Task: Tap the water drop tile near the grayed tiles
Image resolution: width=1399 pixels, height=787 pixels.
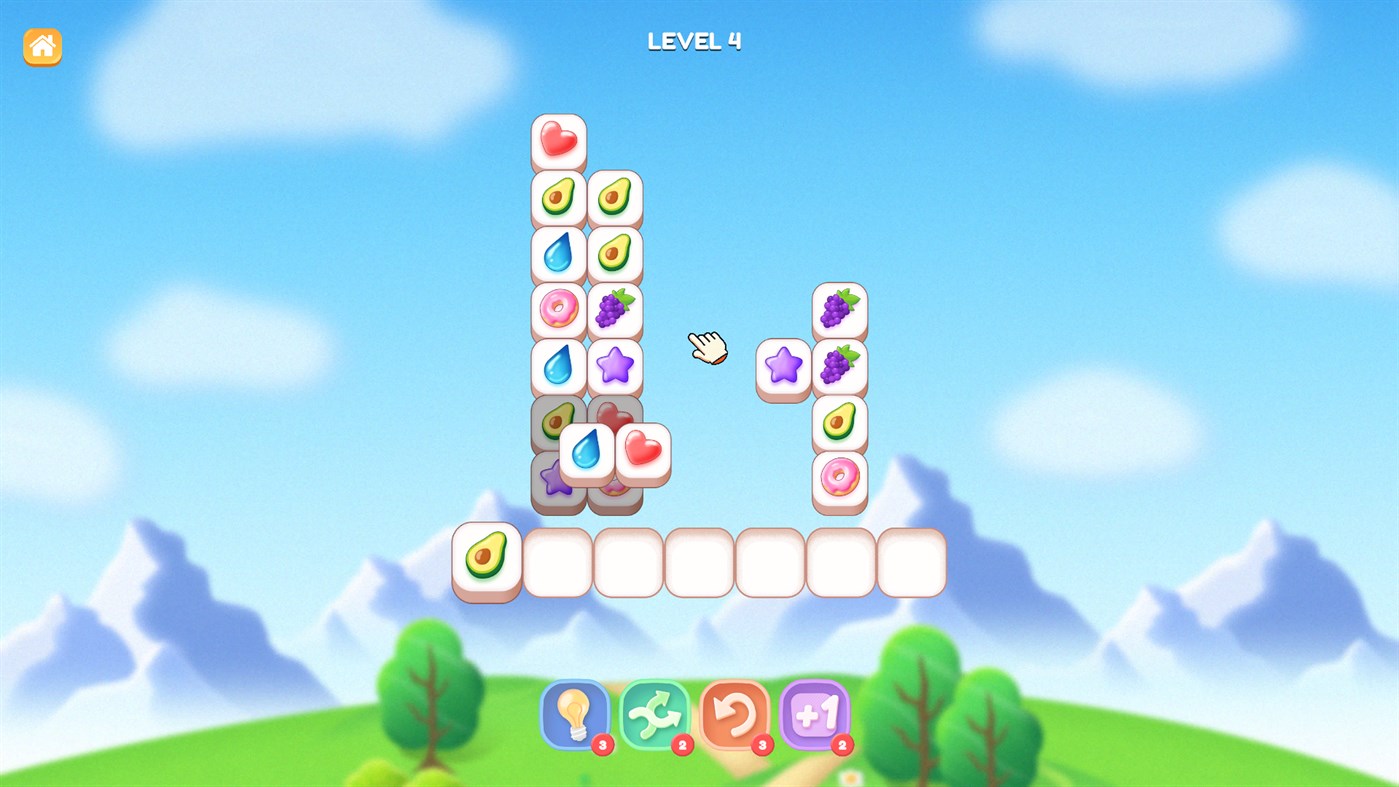Action: click(x=588, y=450)
